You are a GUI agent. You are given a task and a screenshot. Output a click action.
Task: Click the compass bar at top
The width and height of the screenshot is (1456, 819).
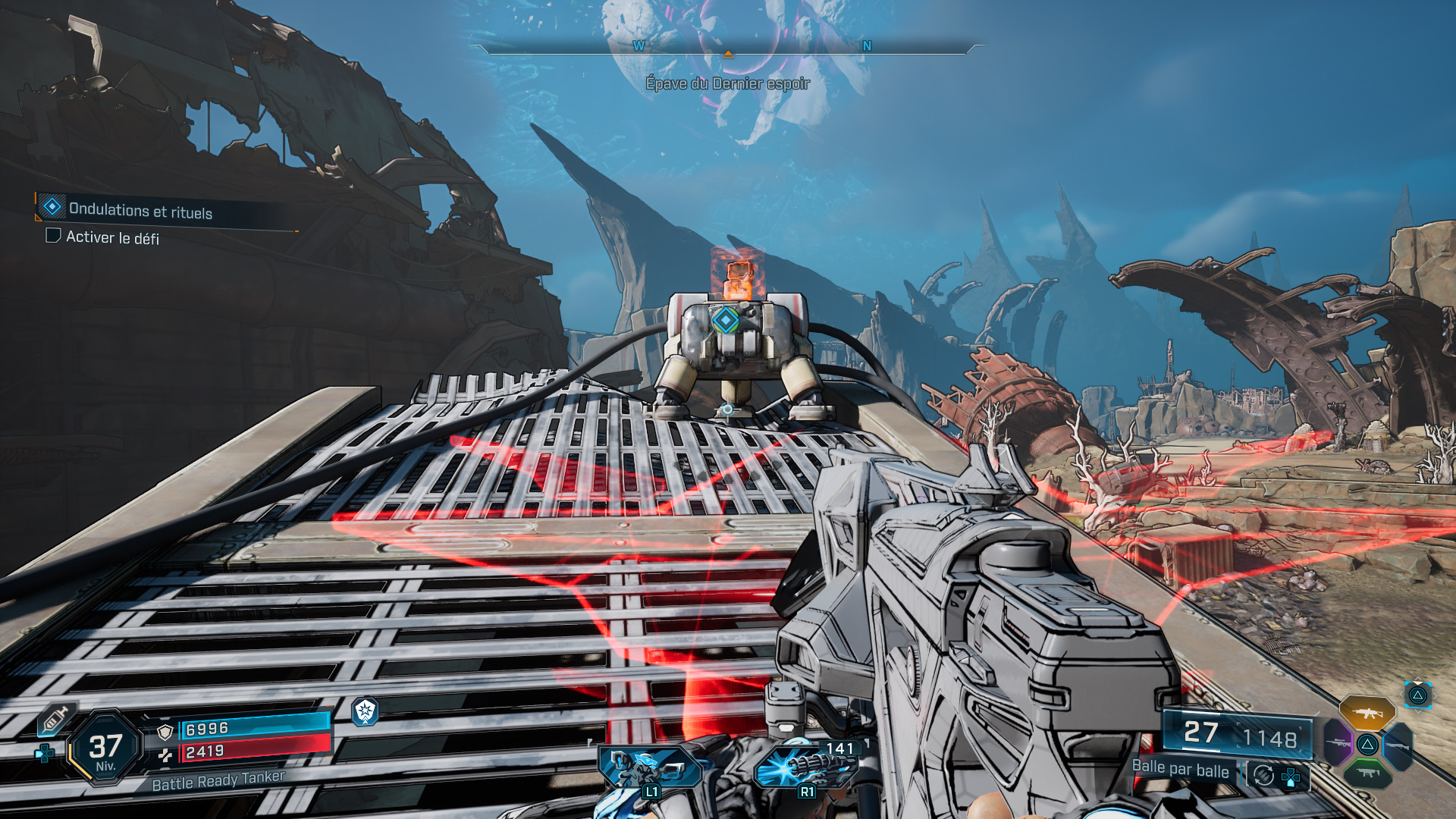(726, 48)
